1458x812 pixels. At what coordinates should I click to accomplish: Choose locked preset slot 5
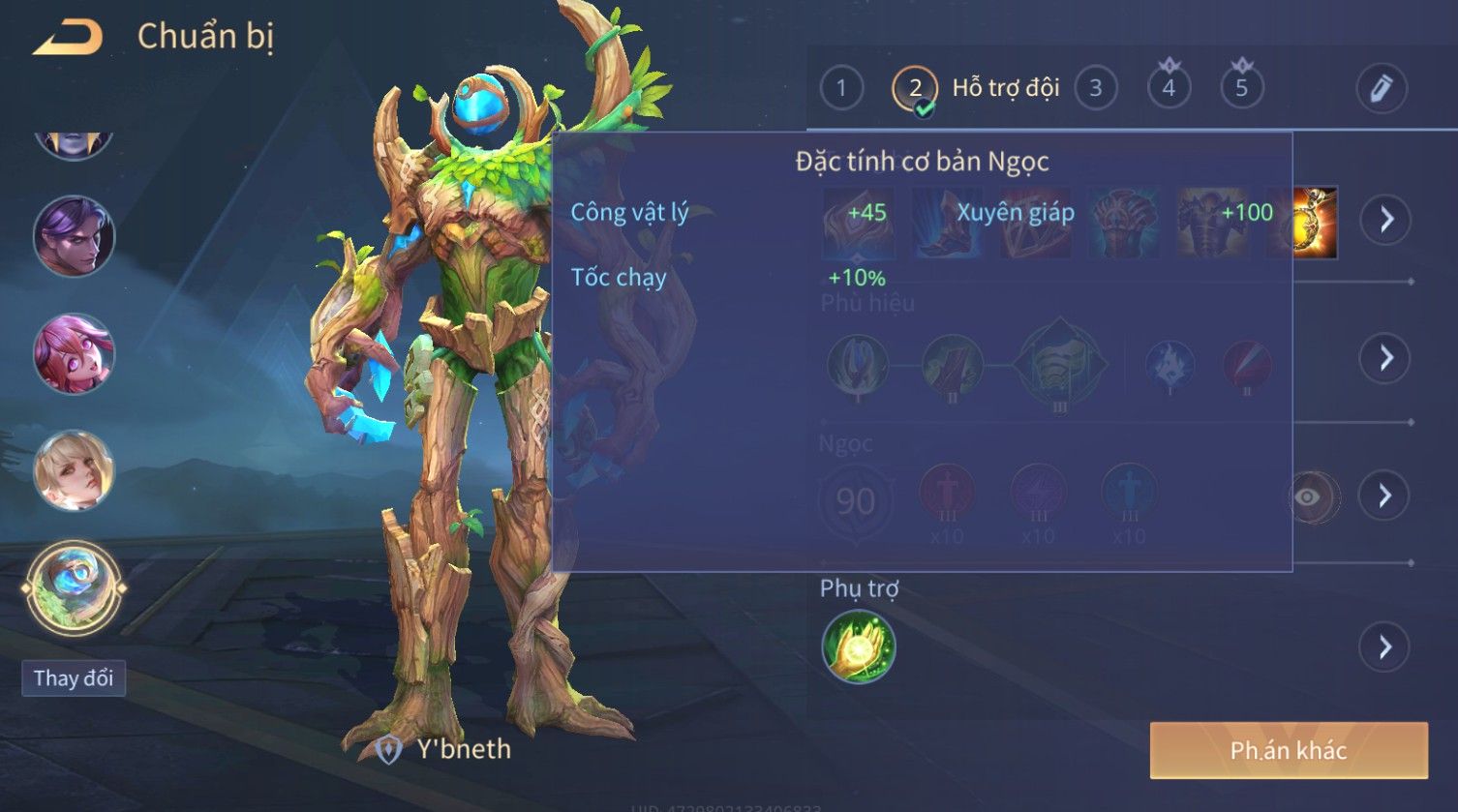click(x=1241, y=88)
